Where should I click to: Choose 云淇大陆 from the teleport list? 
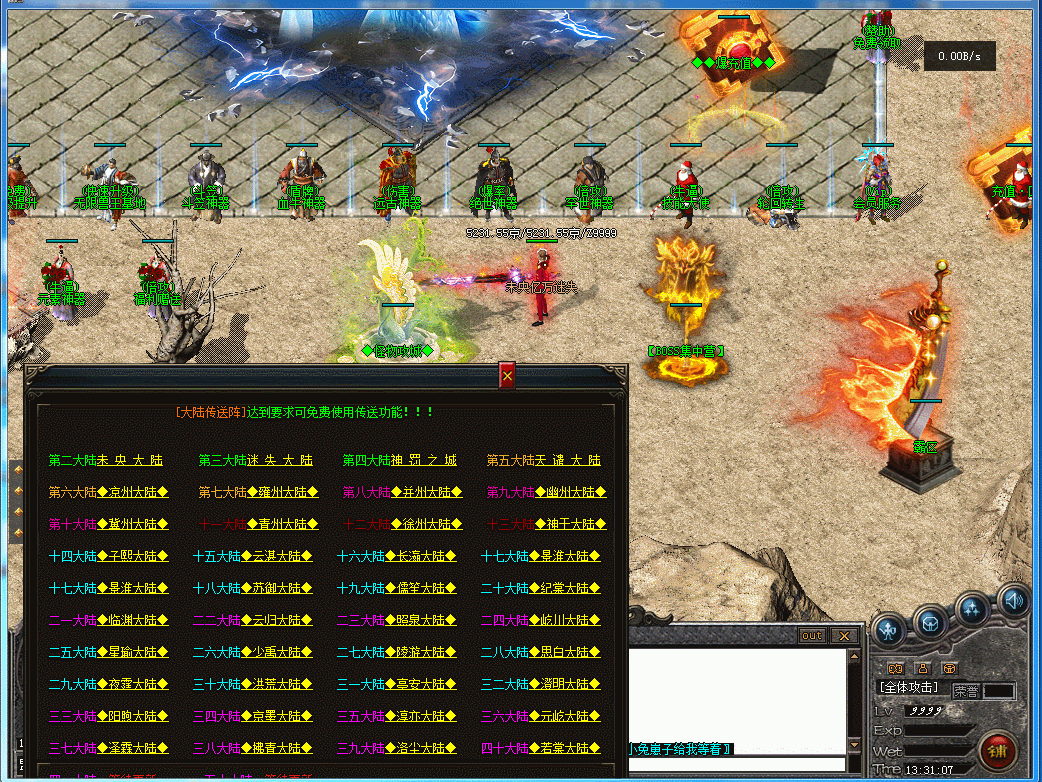[252, 556]
